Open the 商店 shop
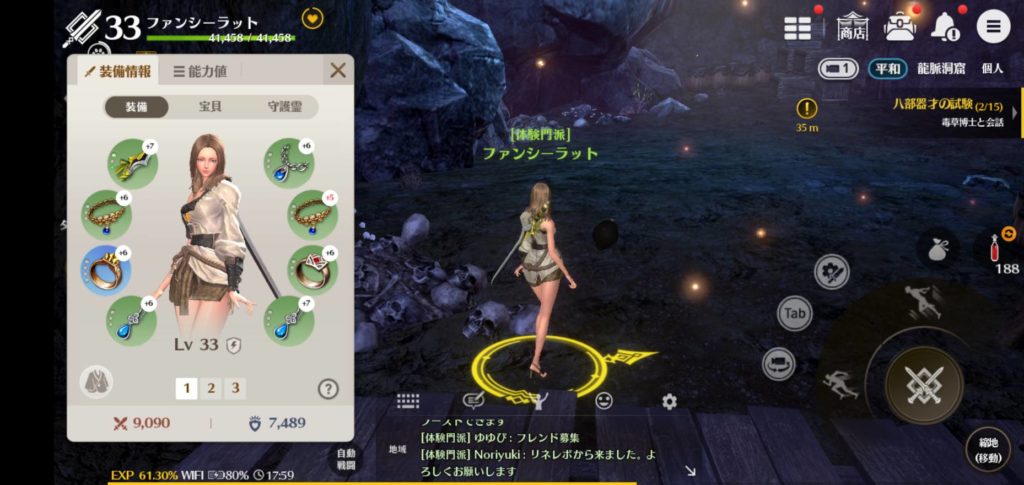The width and height of the screenshot is (1024, 485). click(x=853, y=26)
